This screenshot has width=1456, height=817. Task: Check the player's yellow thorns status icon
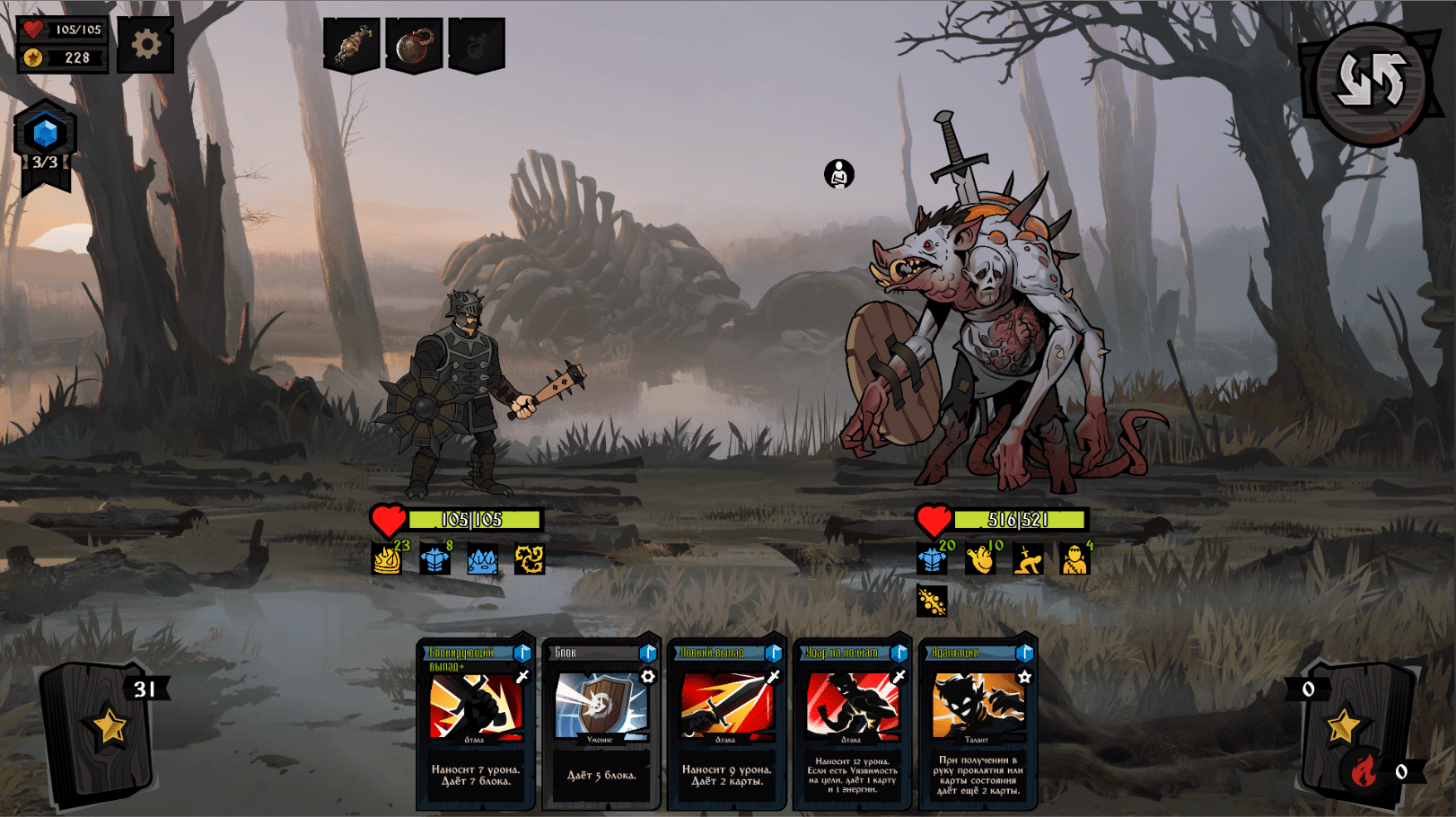point(530,558)
